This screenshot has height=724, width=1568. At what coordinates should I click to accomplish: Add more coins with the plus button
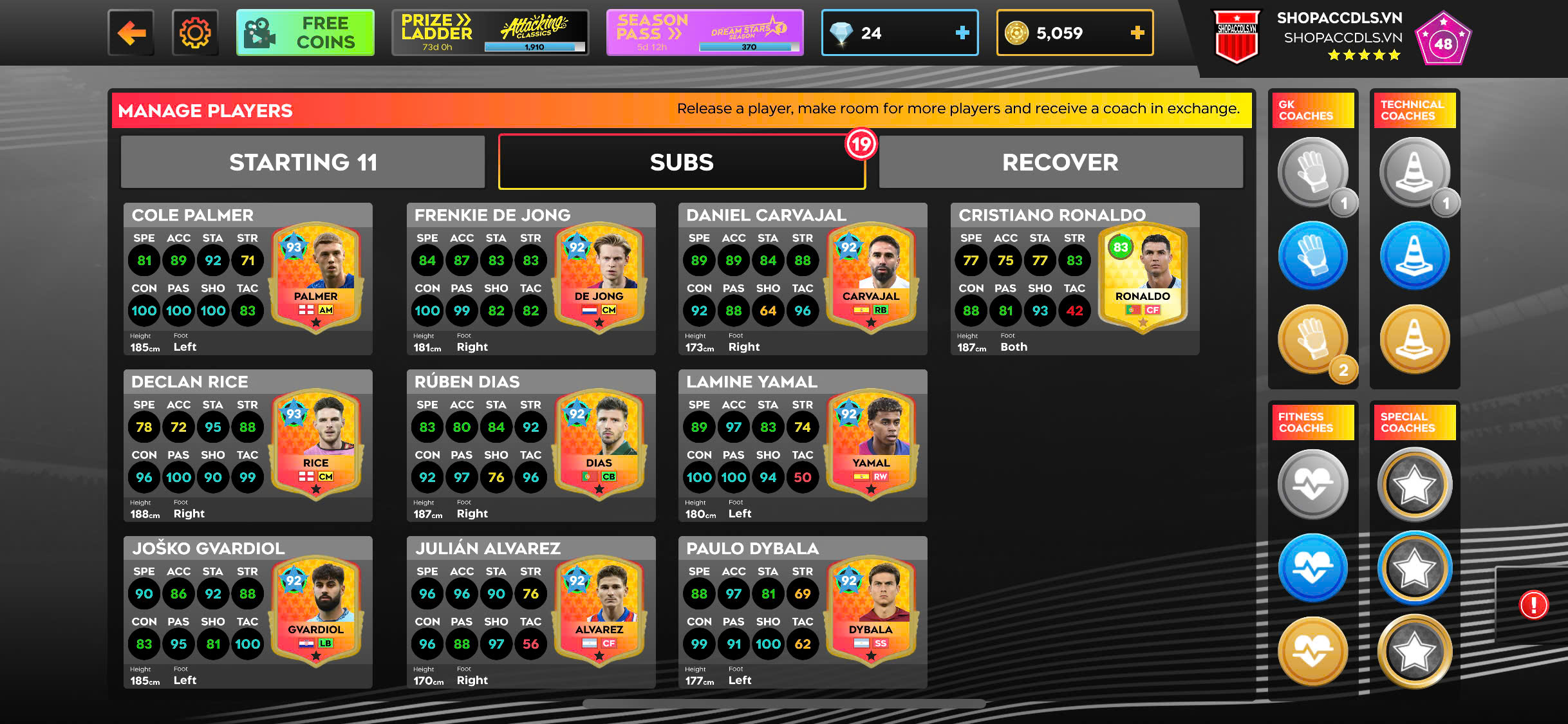(x=1137, y=33)
